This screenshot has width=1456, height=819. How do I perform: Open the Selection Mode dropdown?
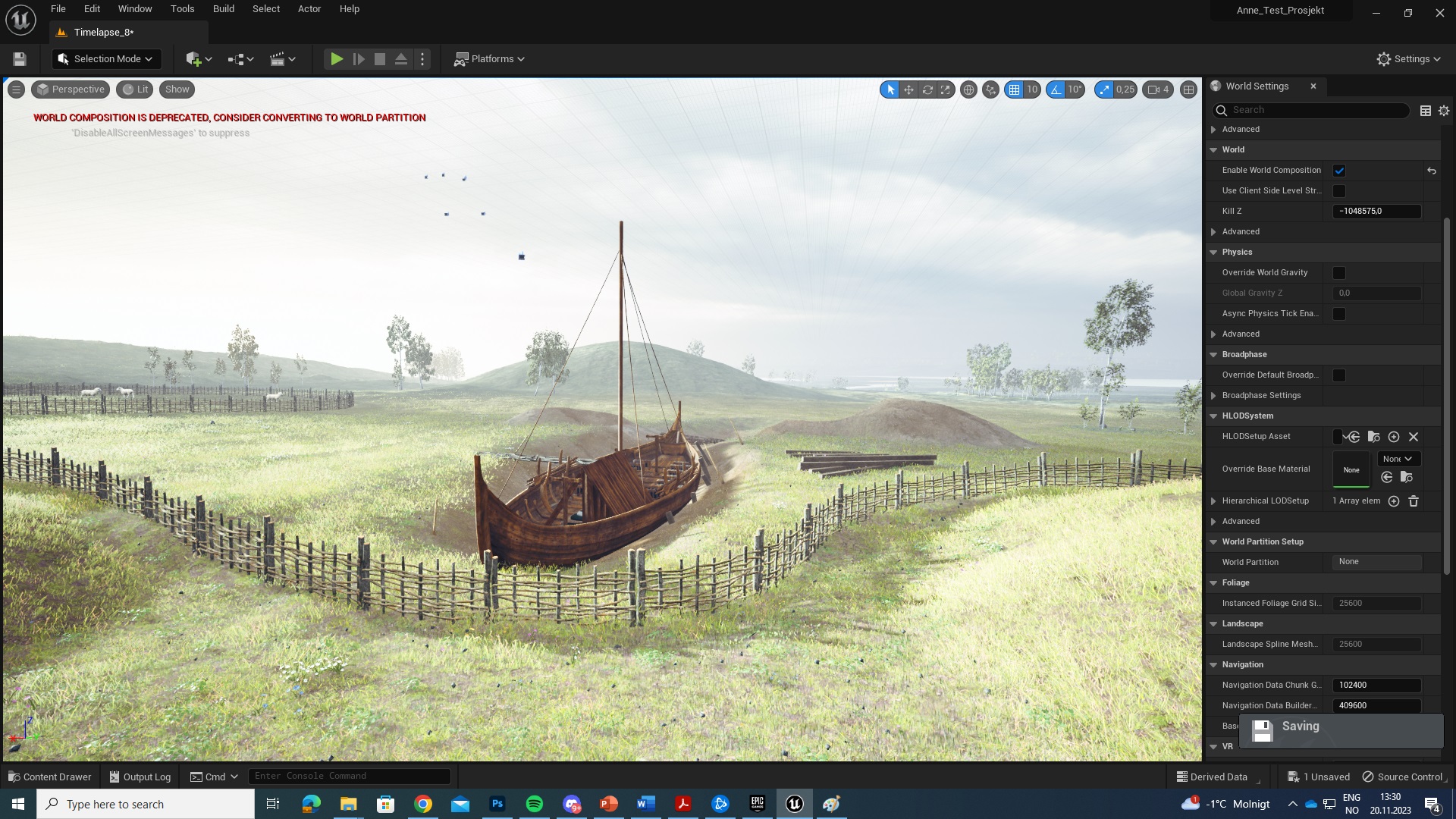tap(106, 58)
